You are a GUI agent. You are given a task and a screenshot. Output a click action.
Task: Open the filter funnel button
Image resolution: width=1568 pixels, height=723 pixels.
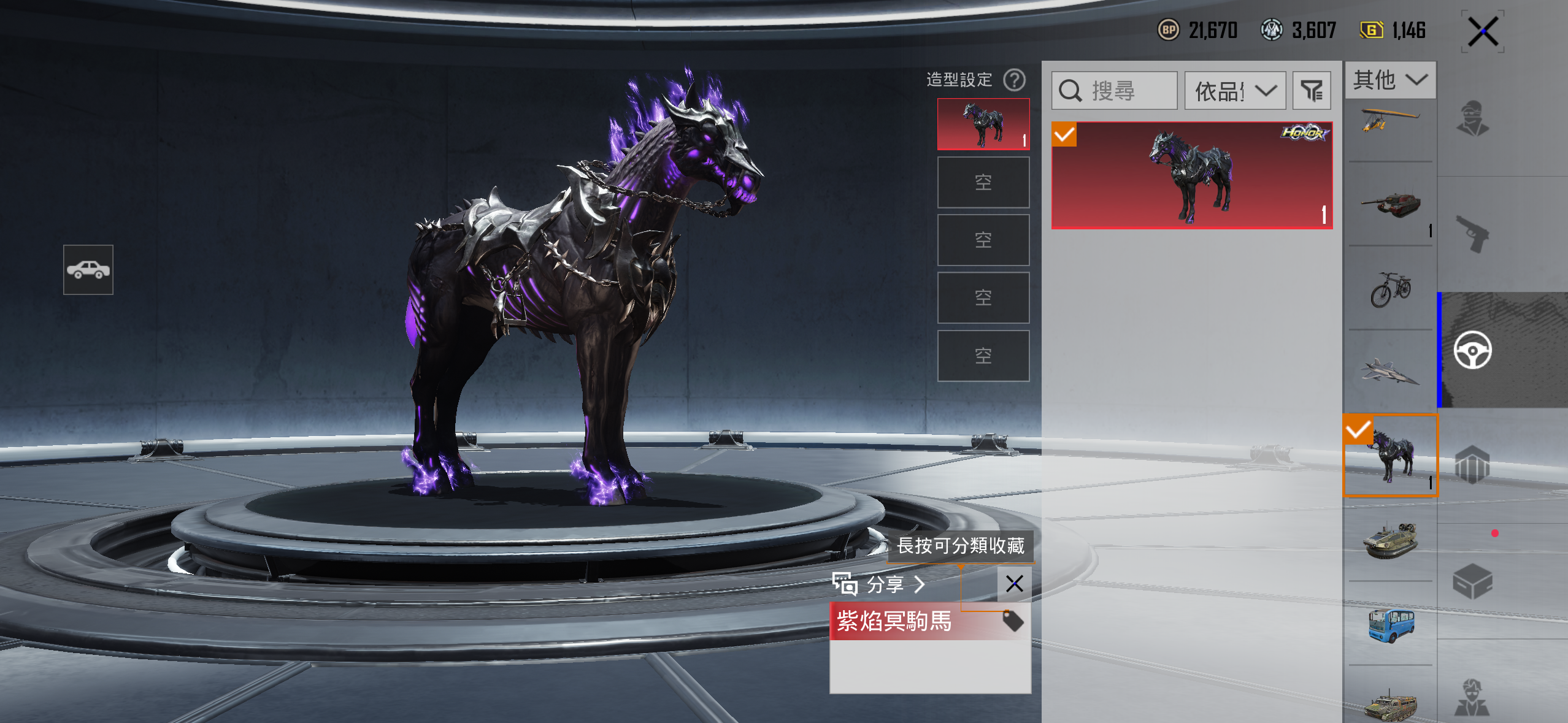click(x=1312, y=91)
